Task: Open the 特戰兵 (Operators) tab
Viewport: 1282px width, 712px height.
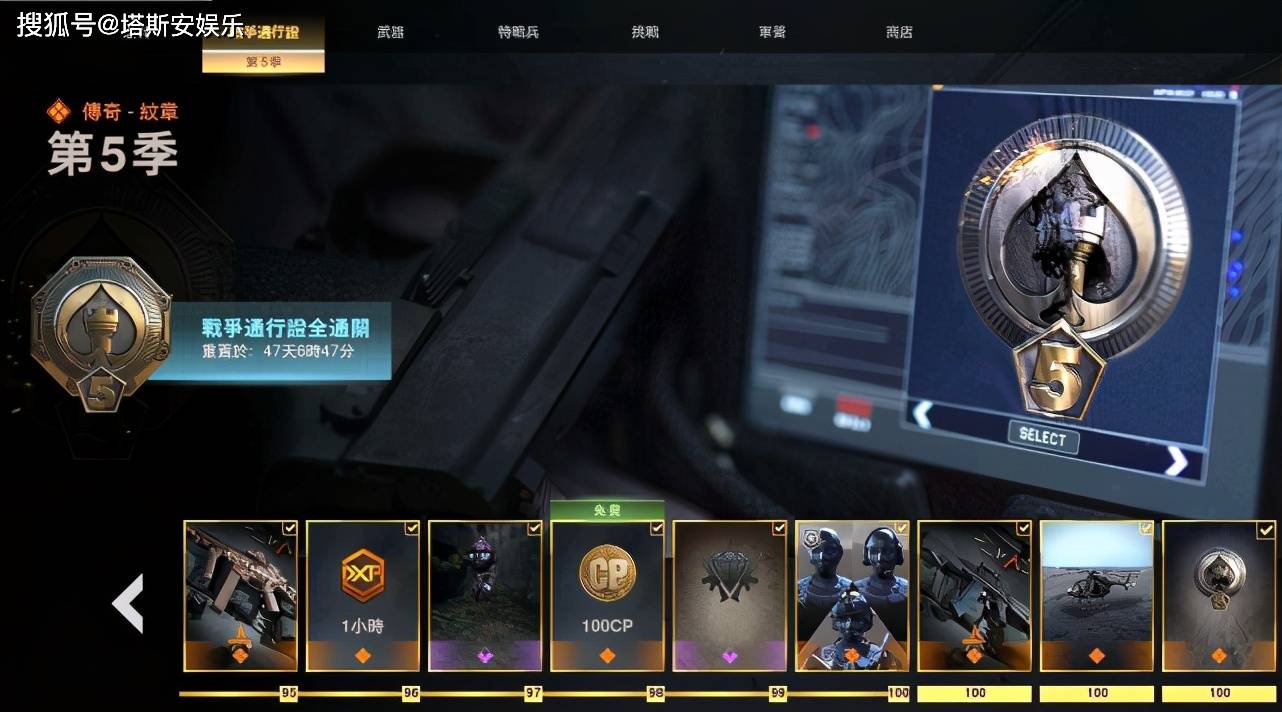Action: [518, 32]
